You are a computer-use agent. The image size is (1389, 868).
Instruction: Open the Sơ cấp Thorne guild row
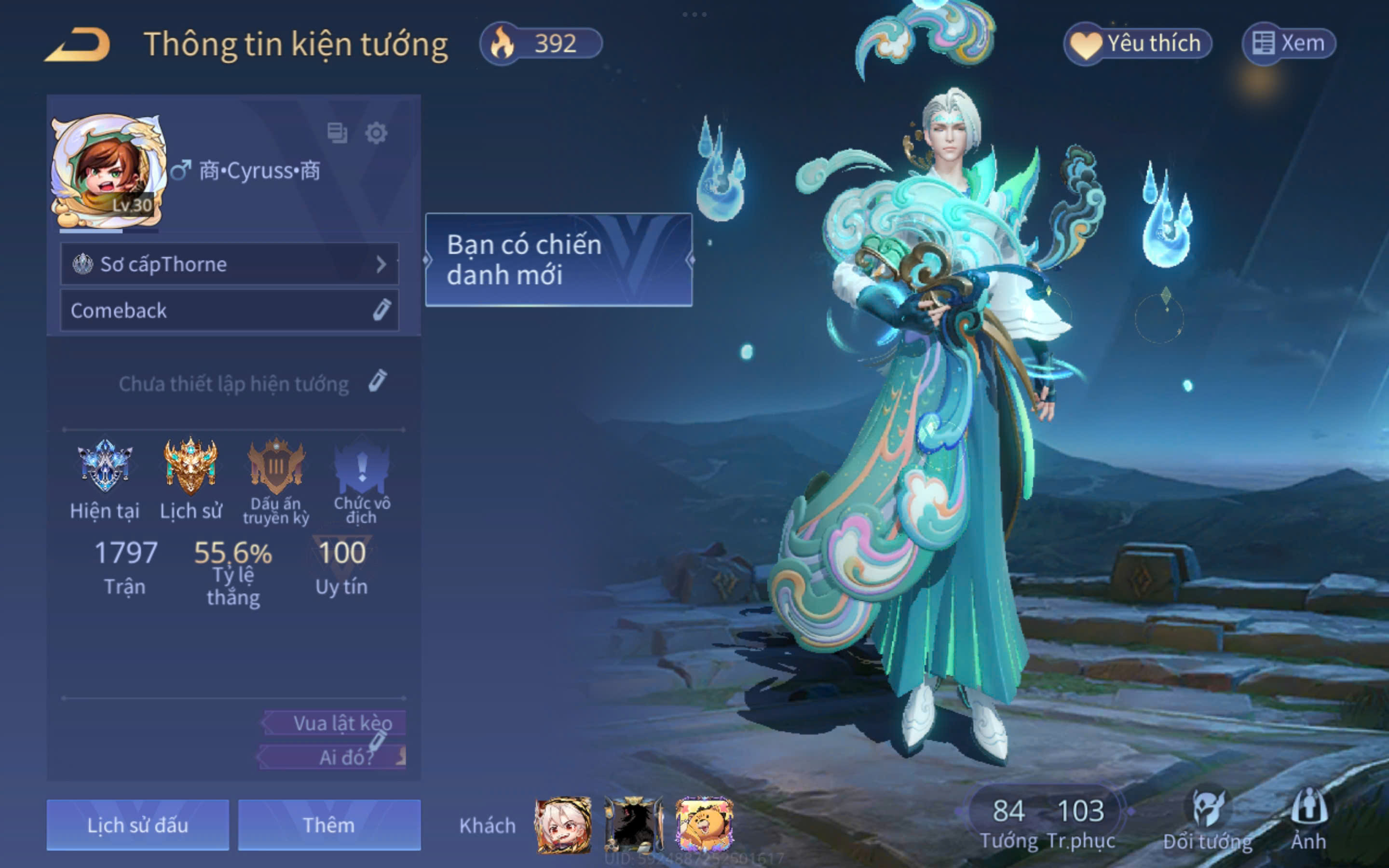point(229,264)
